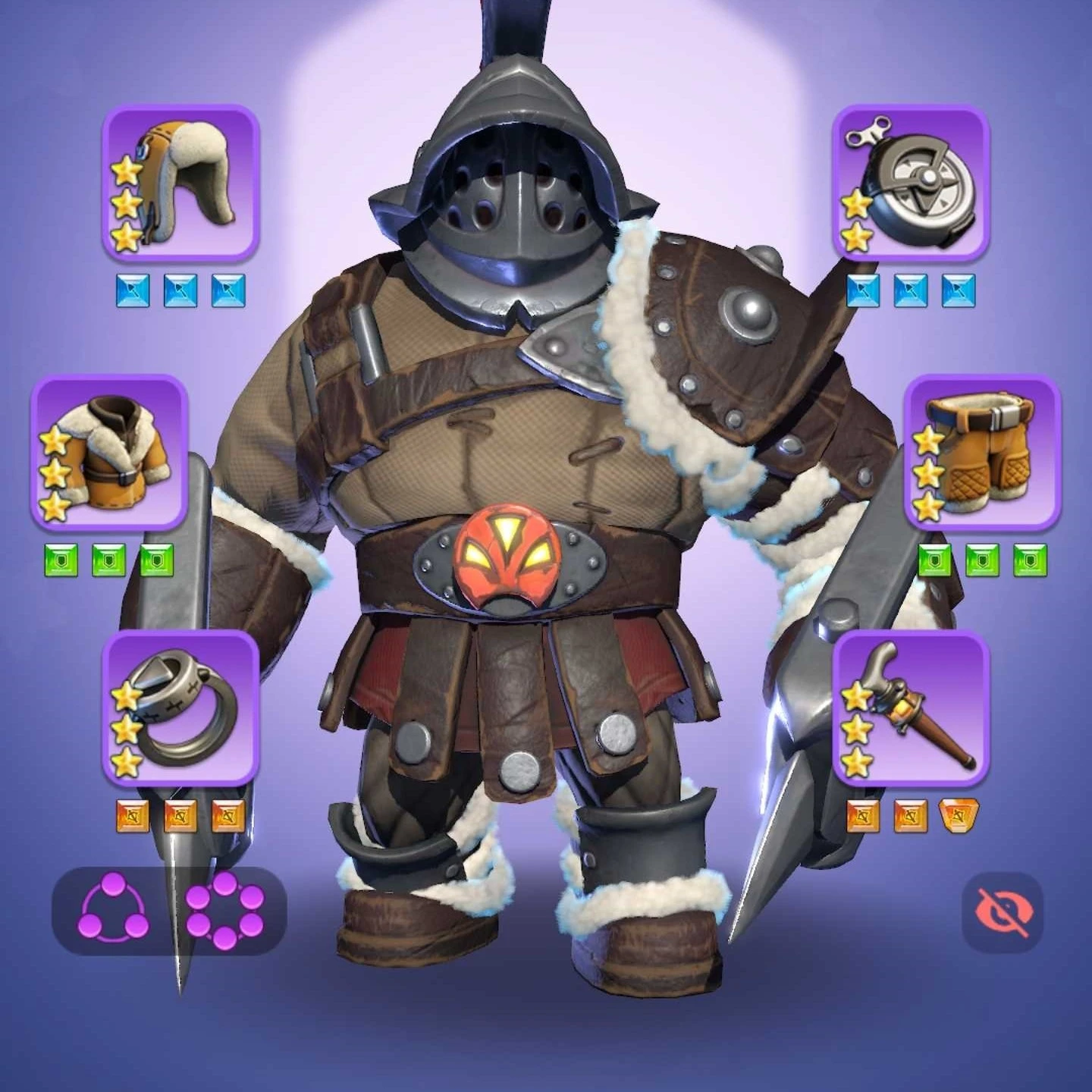Open the wooden staff weapon slot
The height and width of the screenshot is (1092, 1092).
pyautogui.click(x=912, y=709)
